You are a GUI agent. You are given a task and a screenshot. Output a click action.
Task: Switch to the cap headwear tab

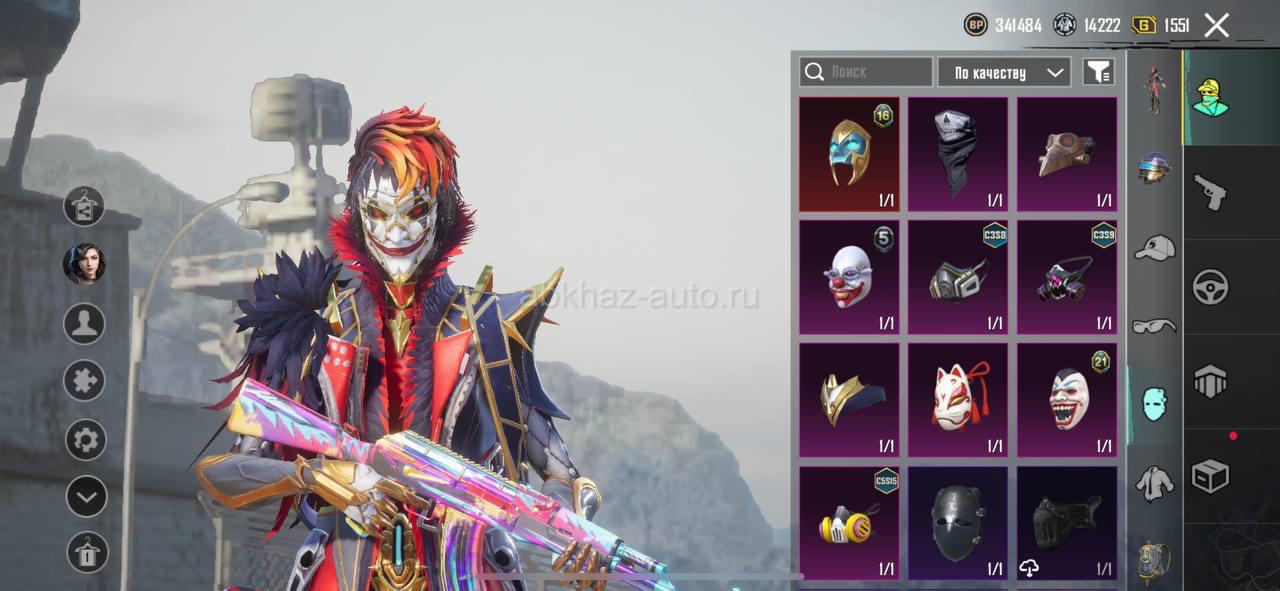(1154, 247)
